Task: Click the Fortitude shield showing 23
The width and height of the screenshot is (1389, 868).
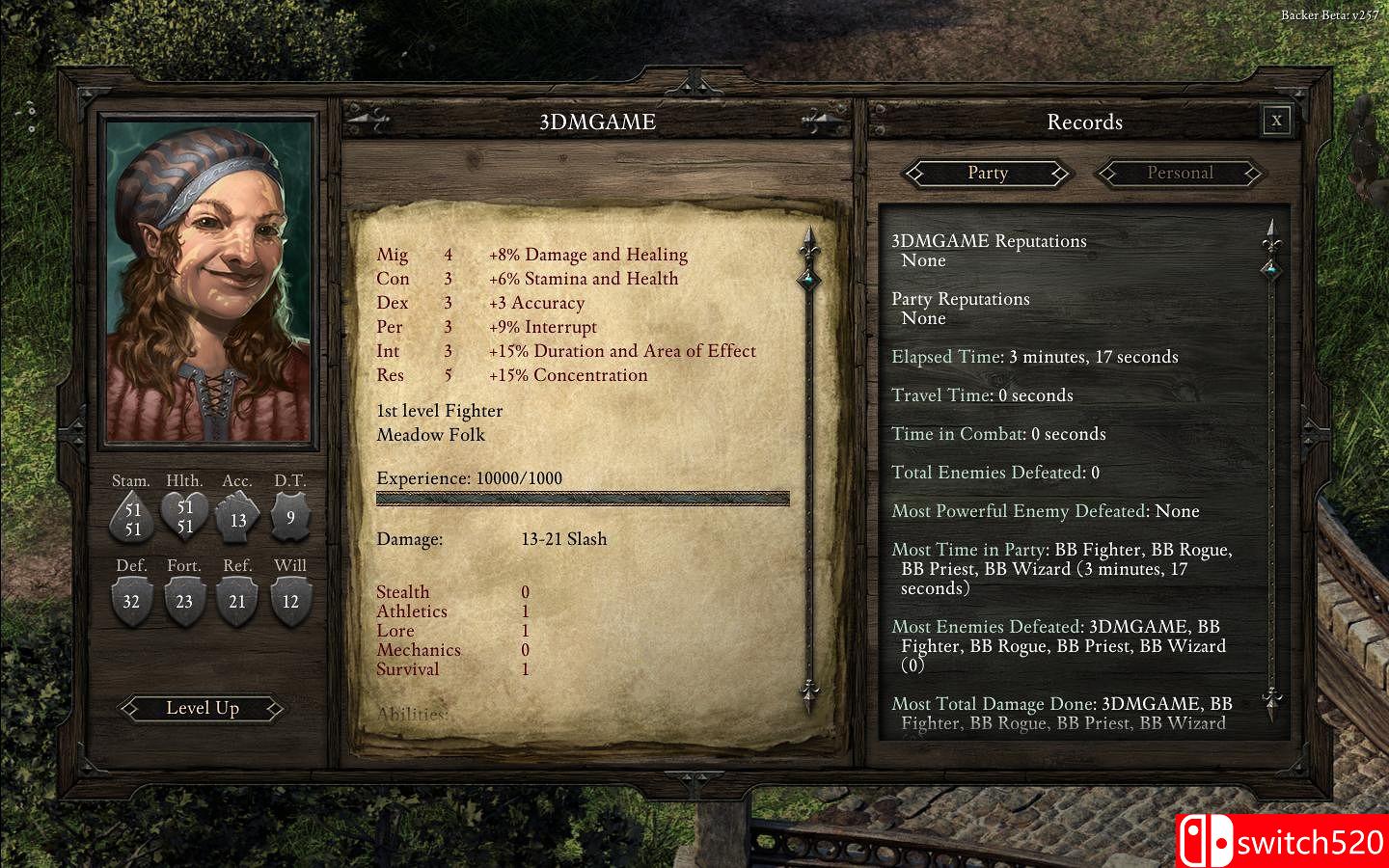Action: click(x=185, y=600)
